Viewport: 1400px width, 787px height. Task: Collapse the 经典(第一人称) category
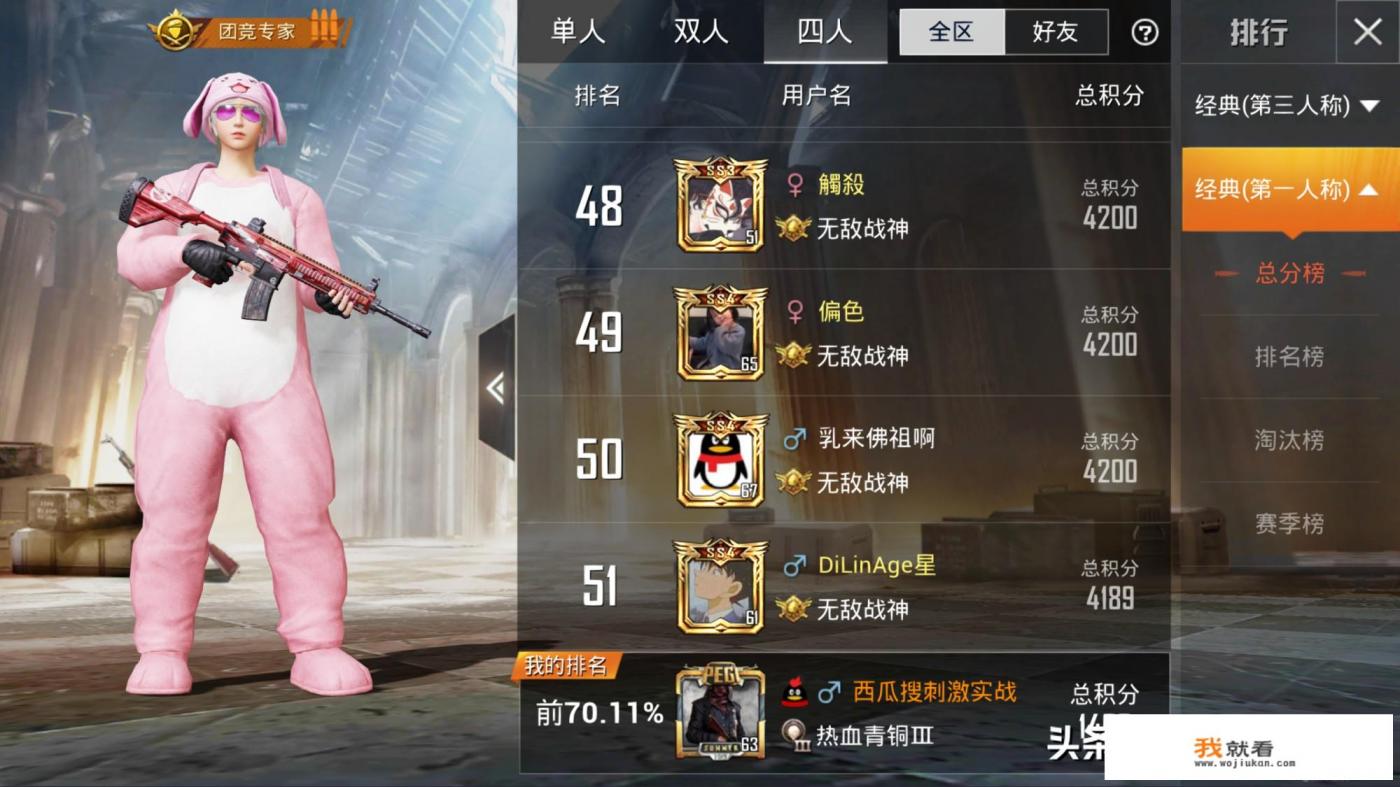coord(1288,189)
